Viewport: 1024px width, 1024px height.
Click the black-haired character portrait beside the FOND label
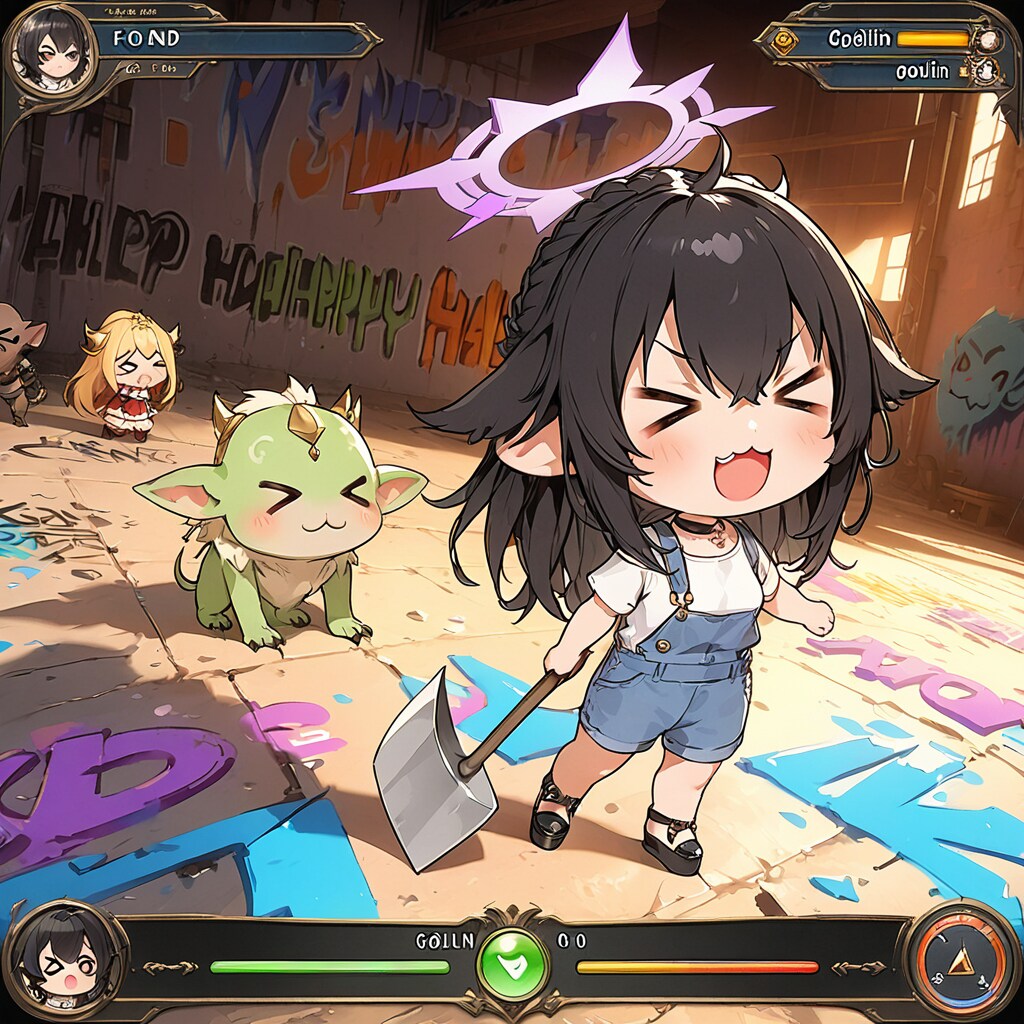click(x=50, y=48)
